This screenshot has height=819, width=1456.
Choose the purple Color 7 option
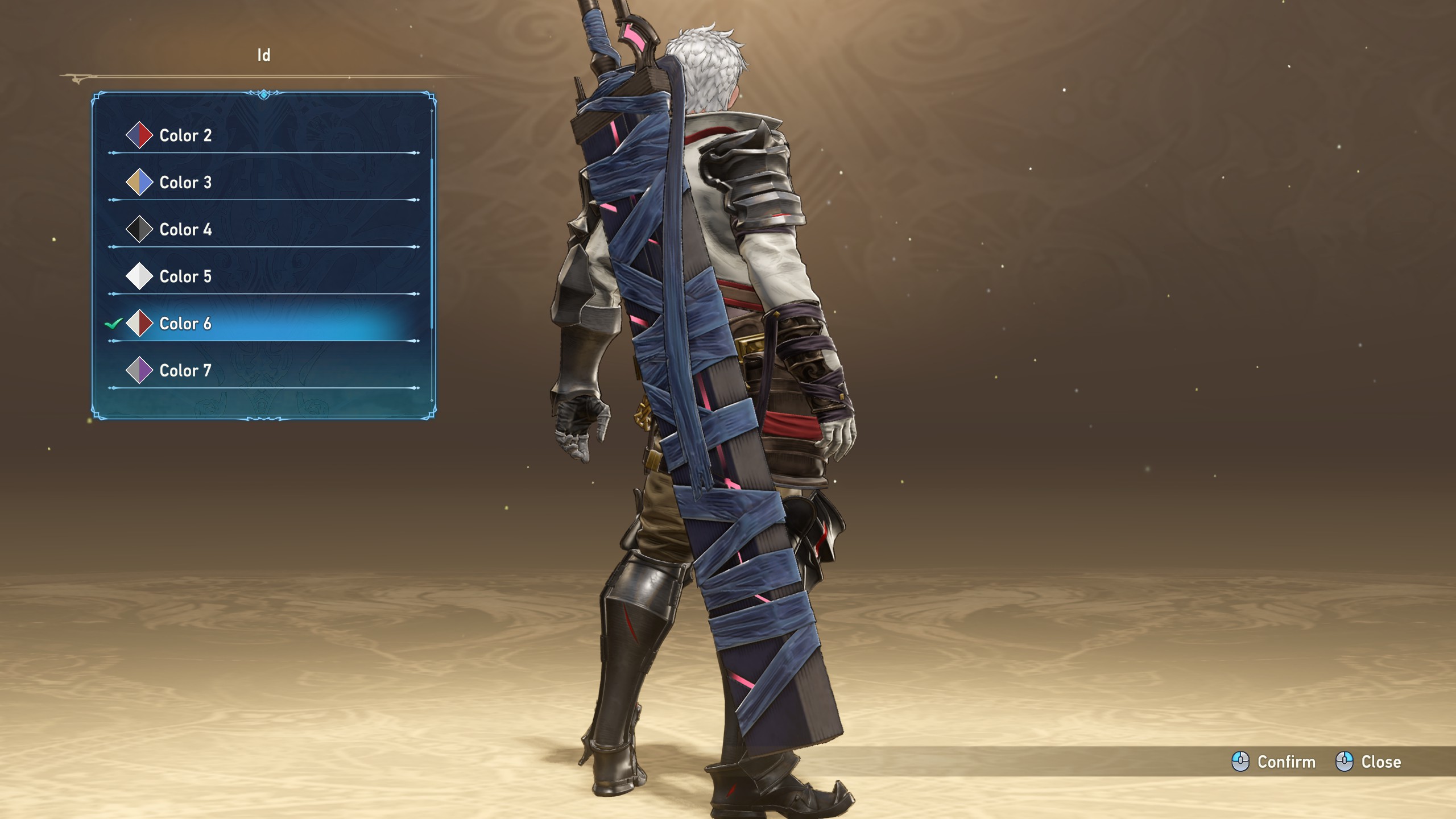point(185,371)
